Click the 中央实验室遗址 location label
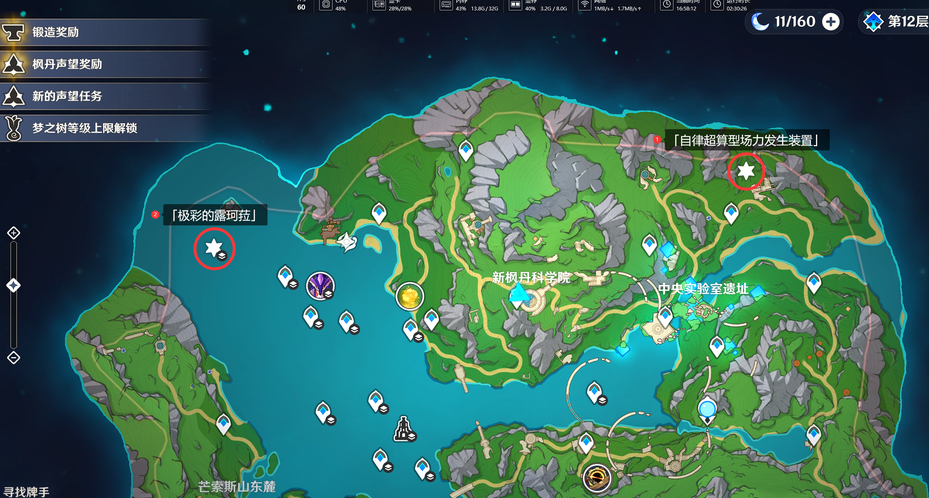This screenshot has width=929, height=498. [x=703, y=288]
